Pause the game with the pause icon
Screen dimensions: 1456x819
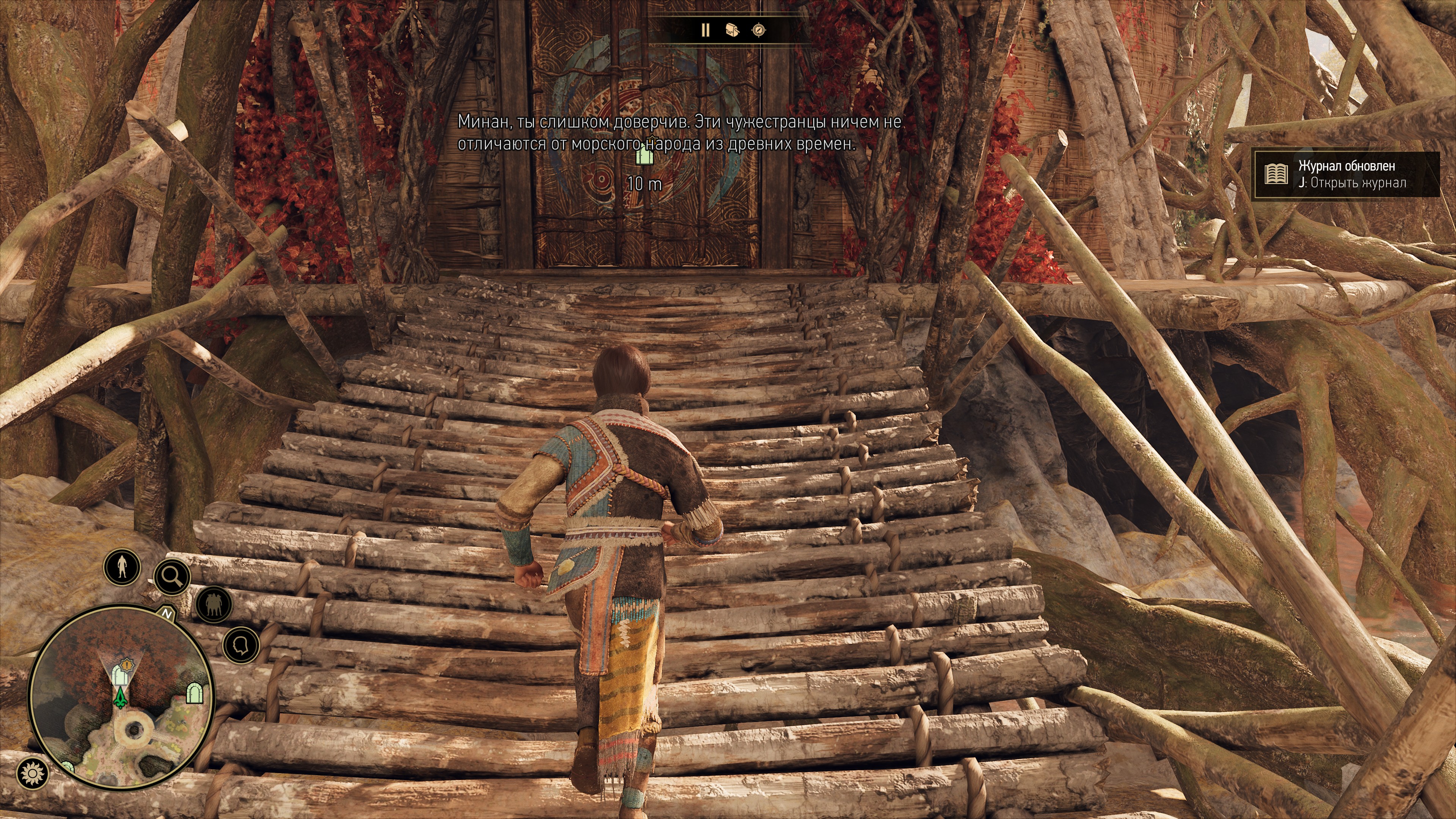pos(705,30)
